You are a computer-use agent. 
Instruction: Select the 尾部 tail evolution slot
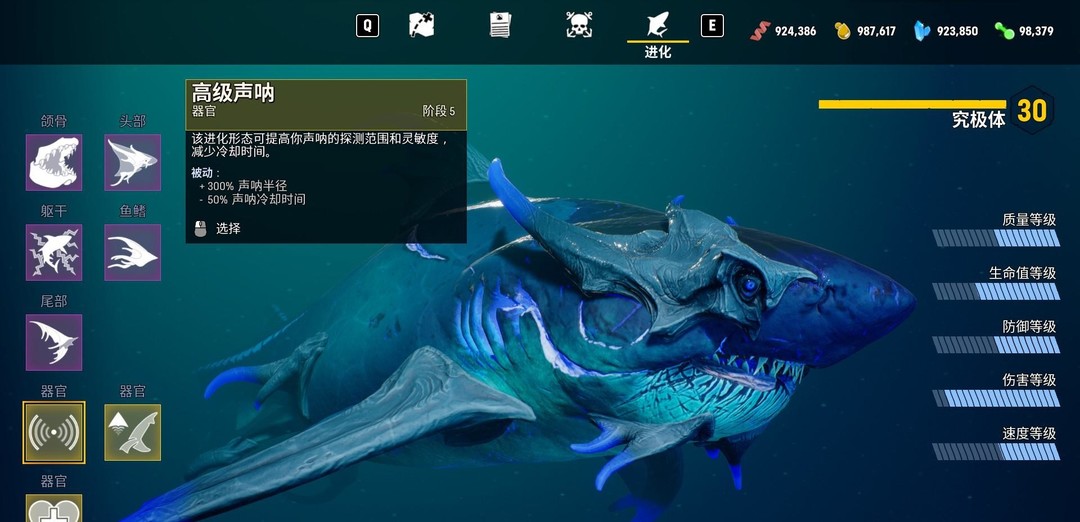(54, 342)
